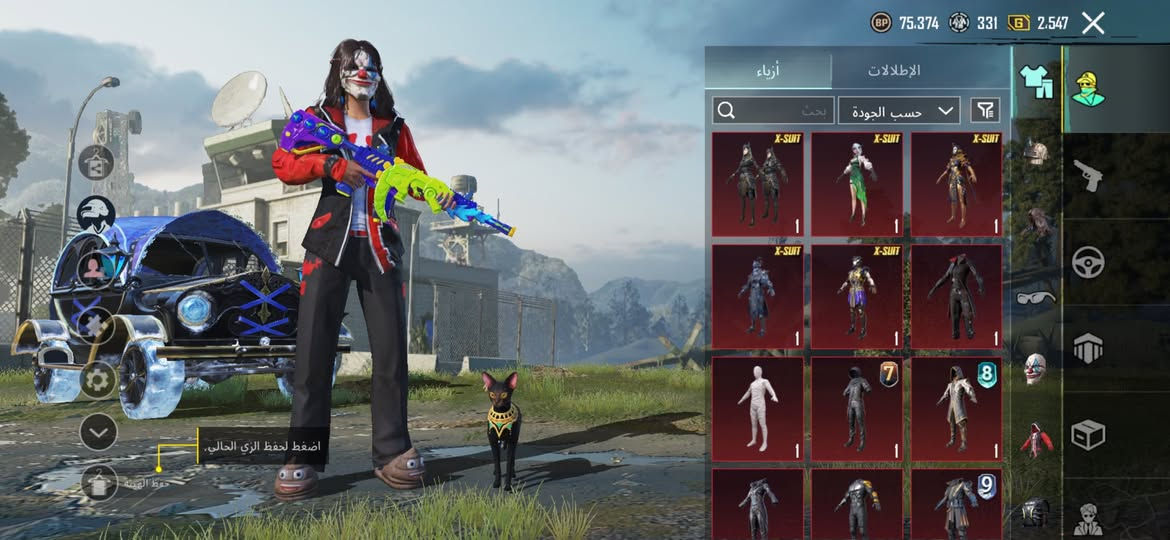Show the clown mask subcategory

1035,368
